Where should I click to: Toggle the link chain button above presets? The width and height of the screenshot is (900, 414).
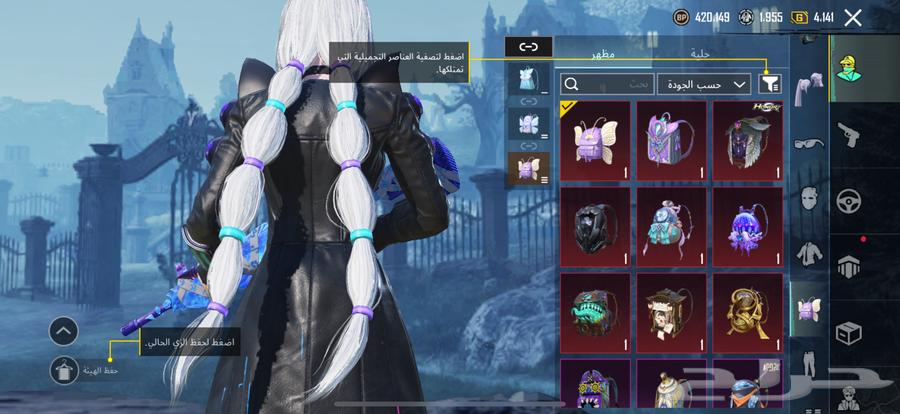pos(529,46)
